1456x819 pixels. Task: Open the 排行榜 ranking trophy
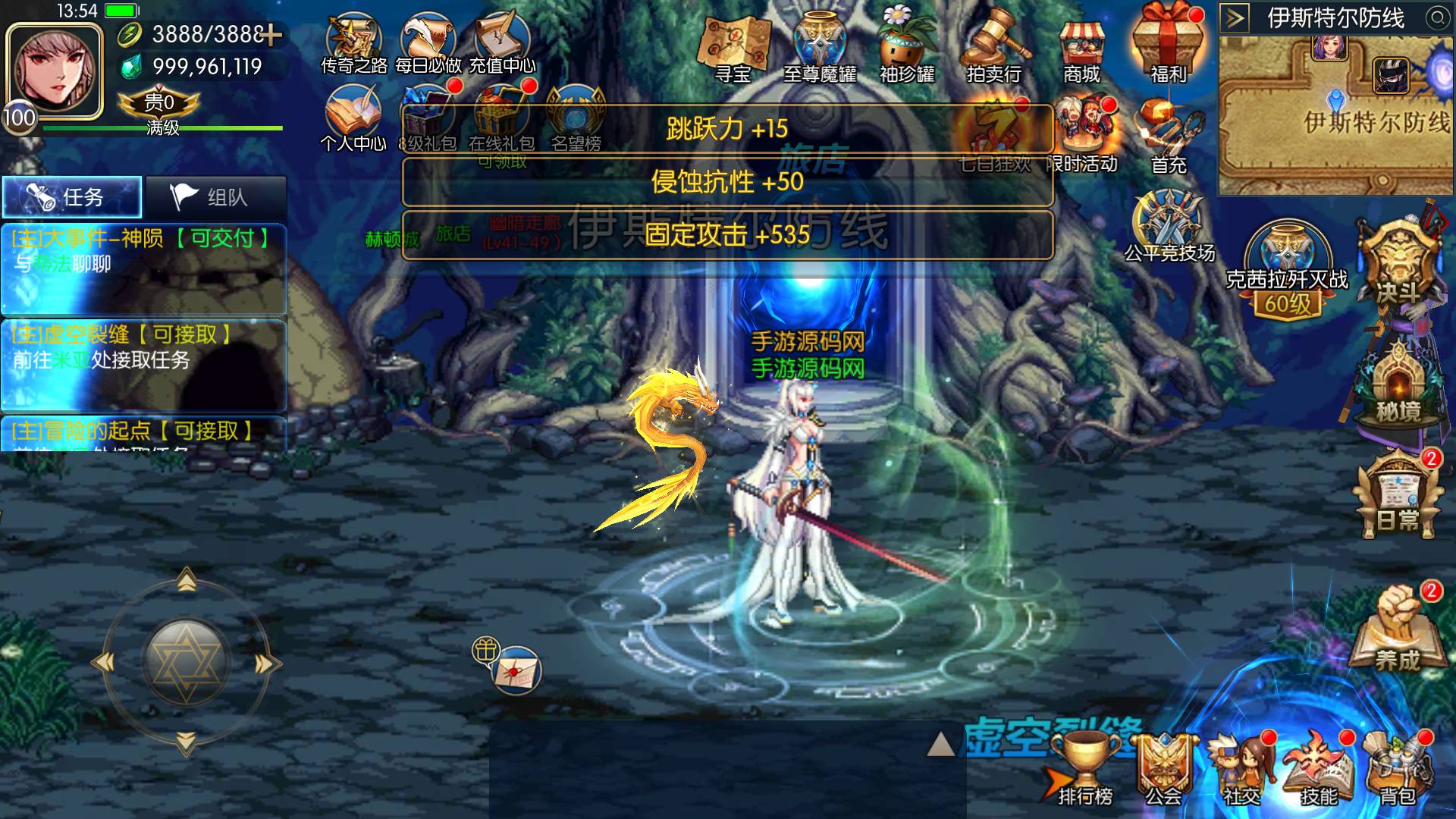(1086, 770)
